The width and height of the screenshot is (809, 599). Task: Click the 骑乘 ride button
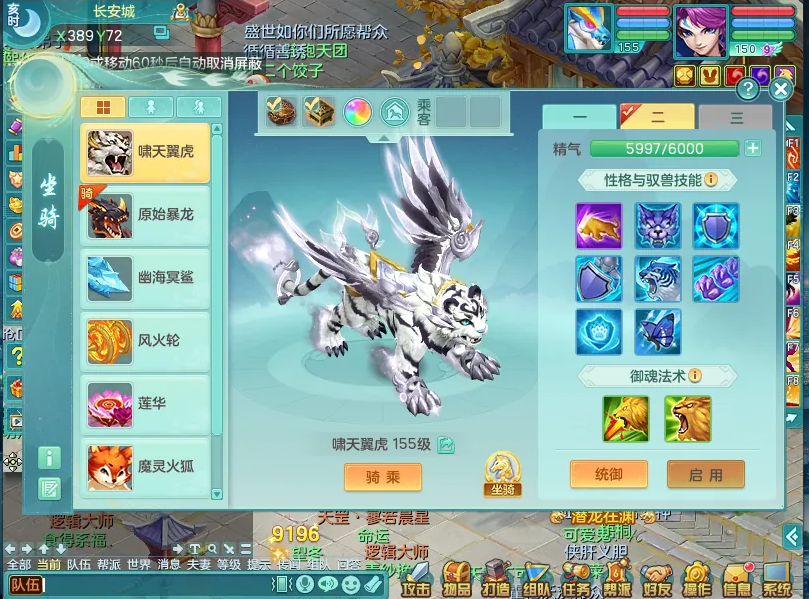tap(383, 477)
